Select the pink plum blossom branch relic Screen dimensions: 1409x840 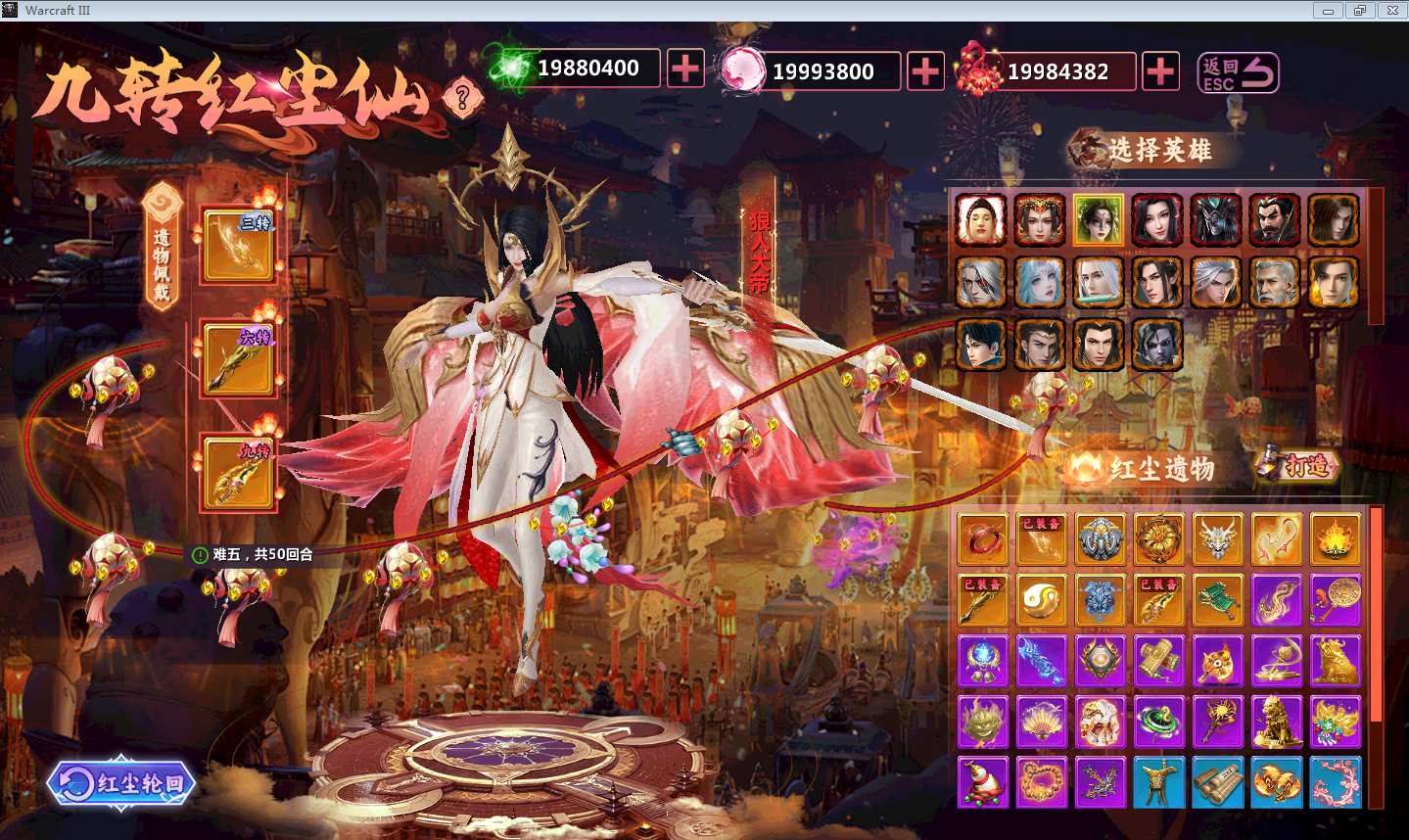[1336, 782]
